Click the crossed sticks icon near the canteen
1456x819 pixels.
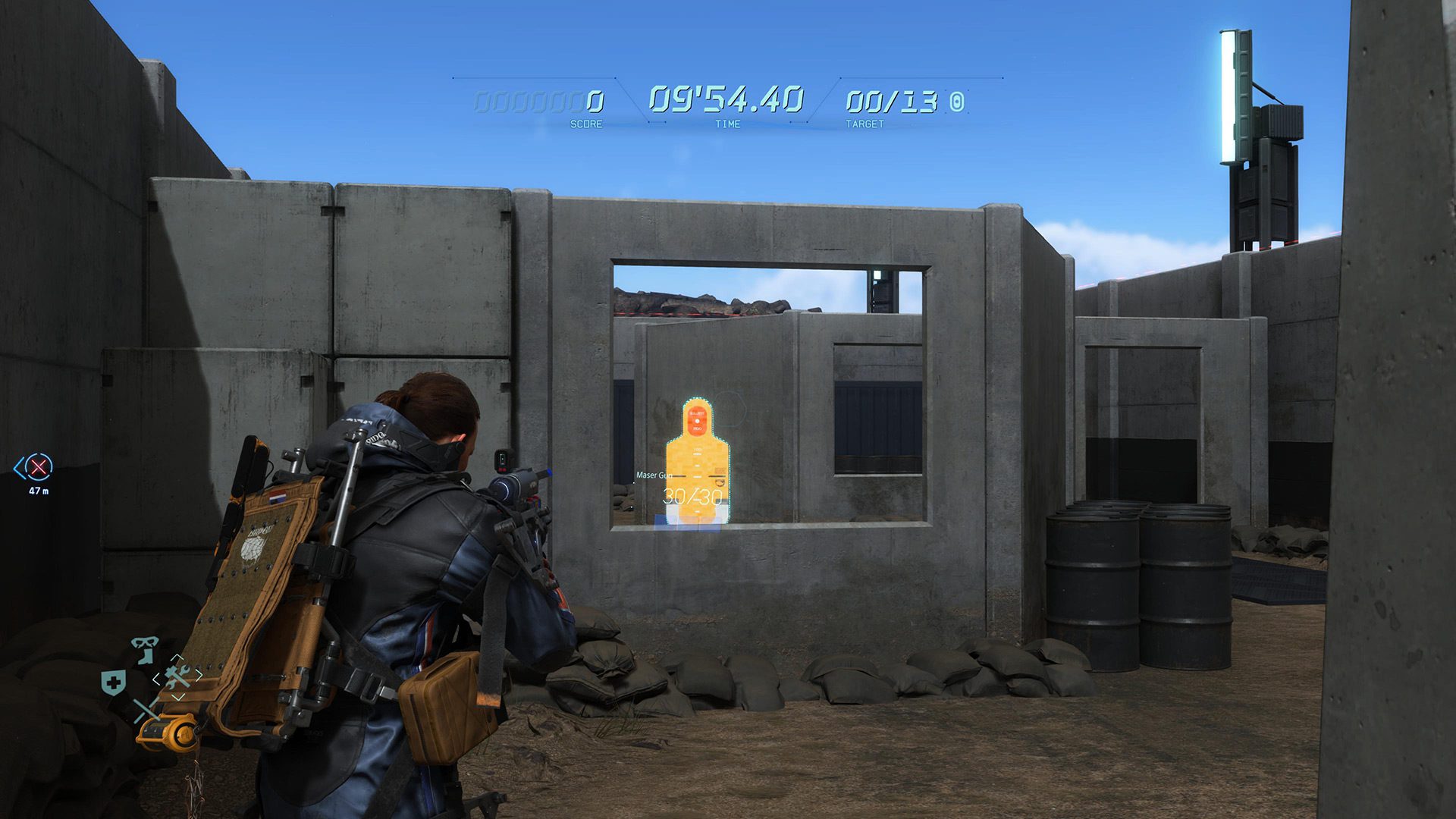pos(146,710)
